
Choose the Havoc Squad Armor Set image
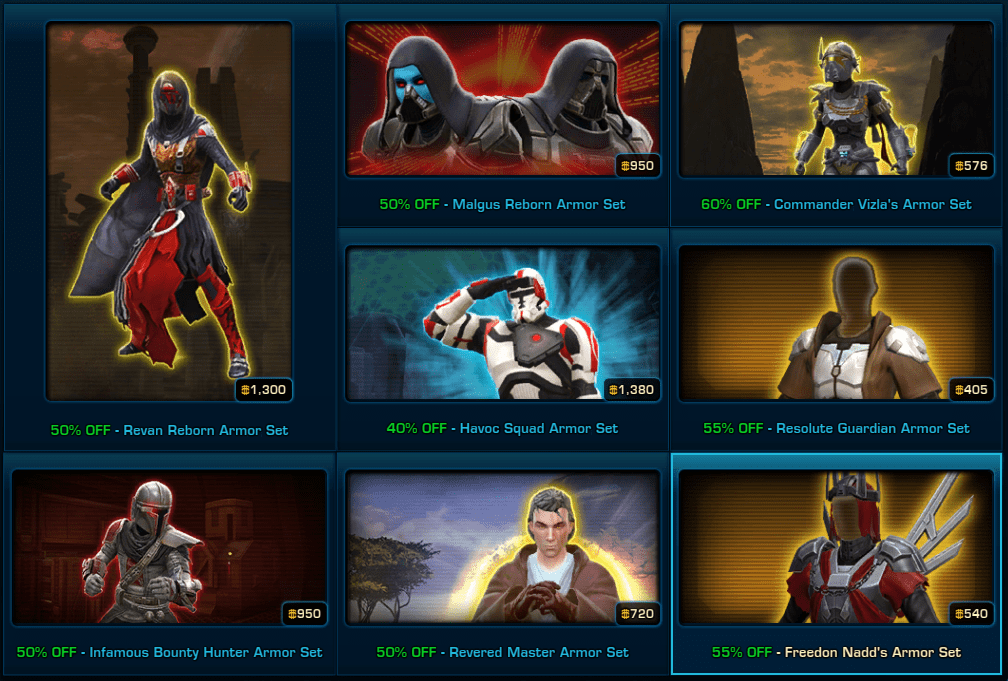point(502,322)
